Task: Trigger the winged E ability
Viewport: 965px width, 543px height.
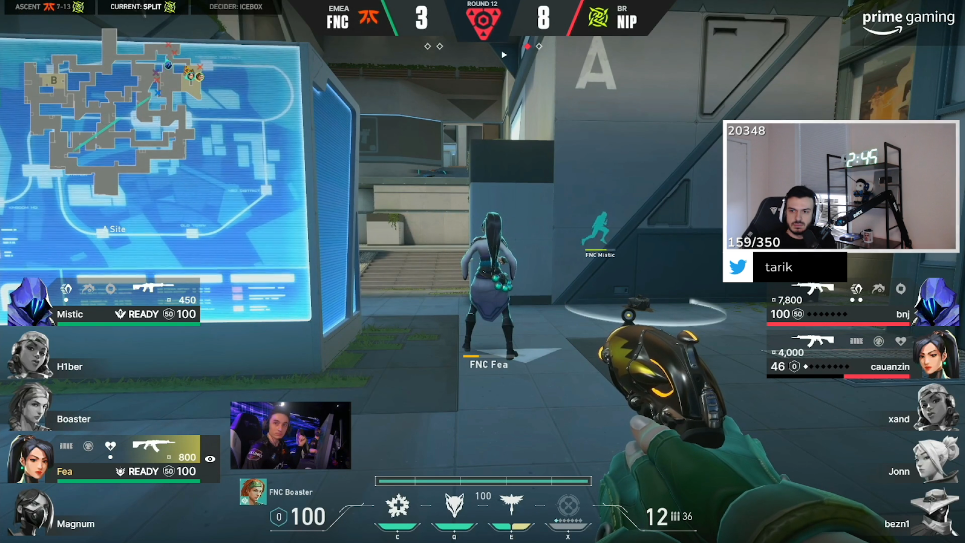Action: pos(513,504)
